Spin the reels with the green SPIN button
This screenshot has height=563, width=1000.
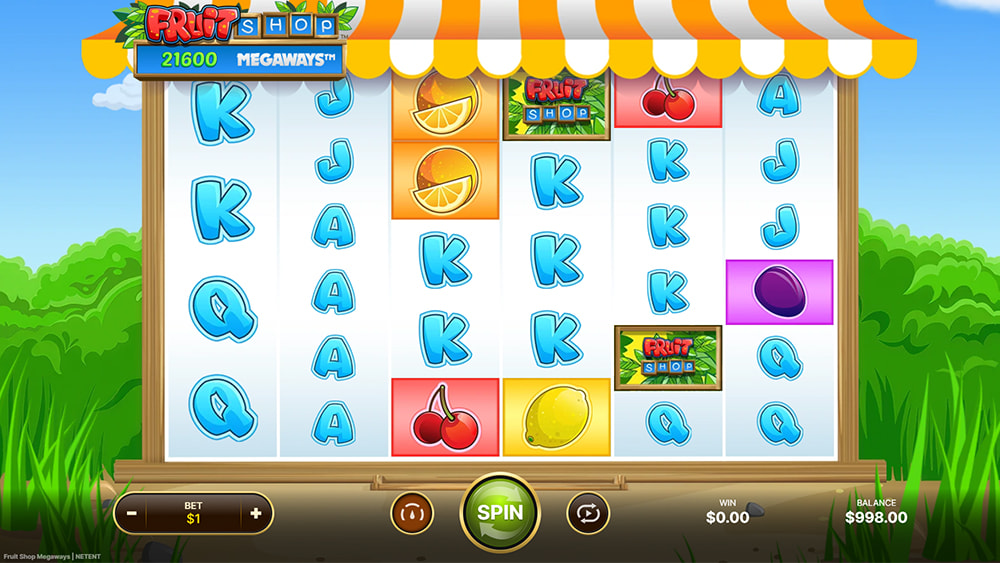[x=499, y=512]
